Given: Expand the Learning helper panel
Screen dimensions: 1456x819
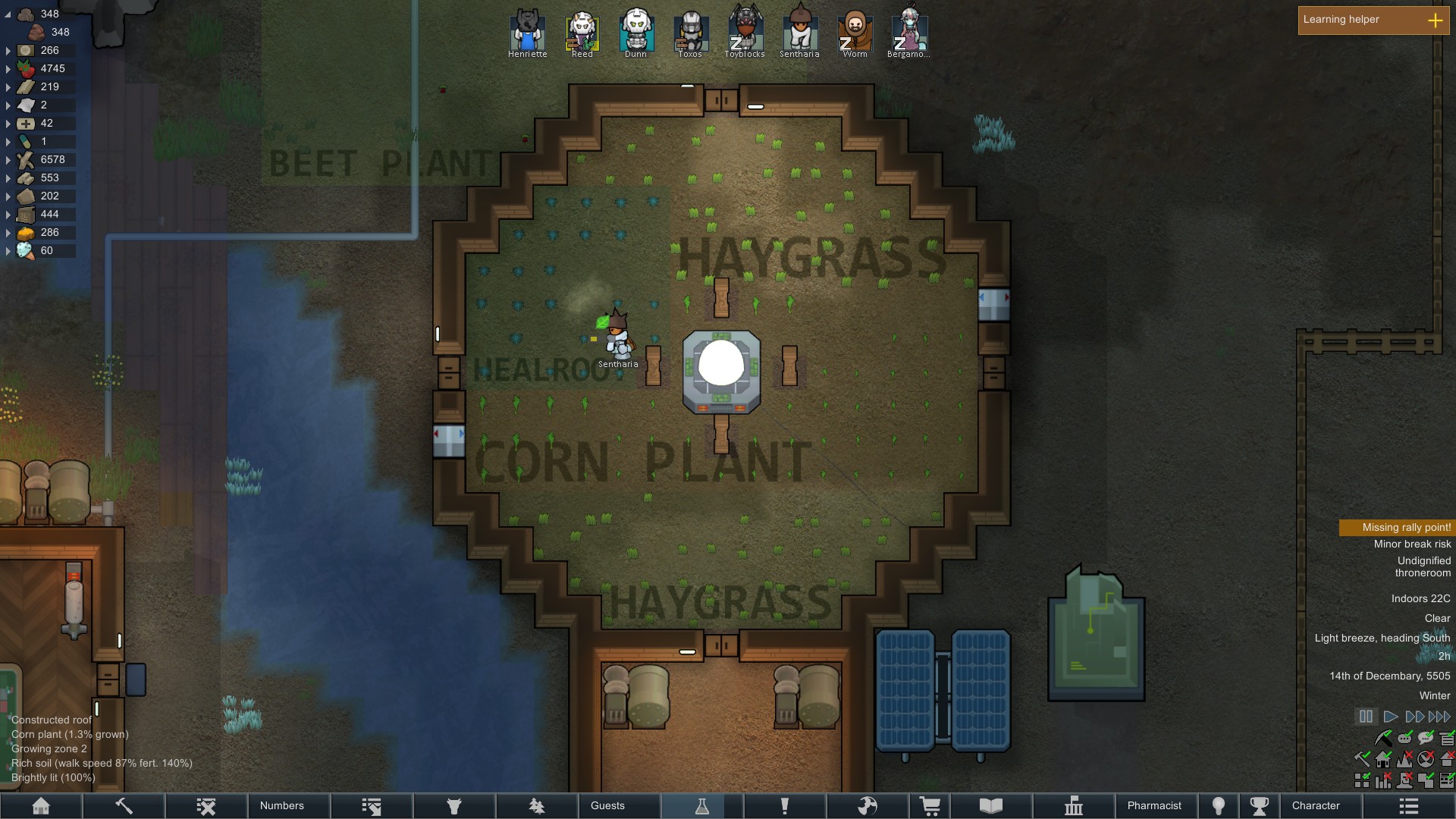Looking at the screenshot, I should point(1436,20).
